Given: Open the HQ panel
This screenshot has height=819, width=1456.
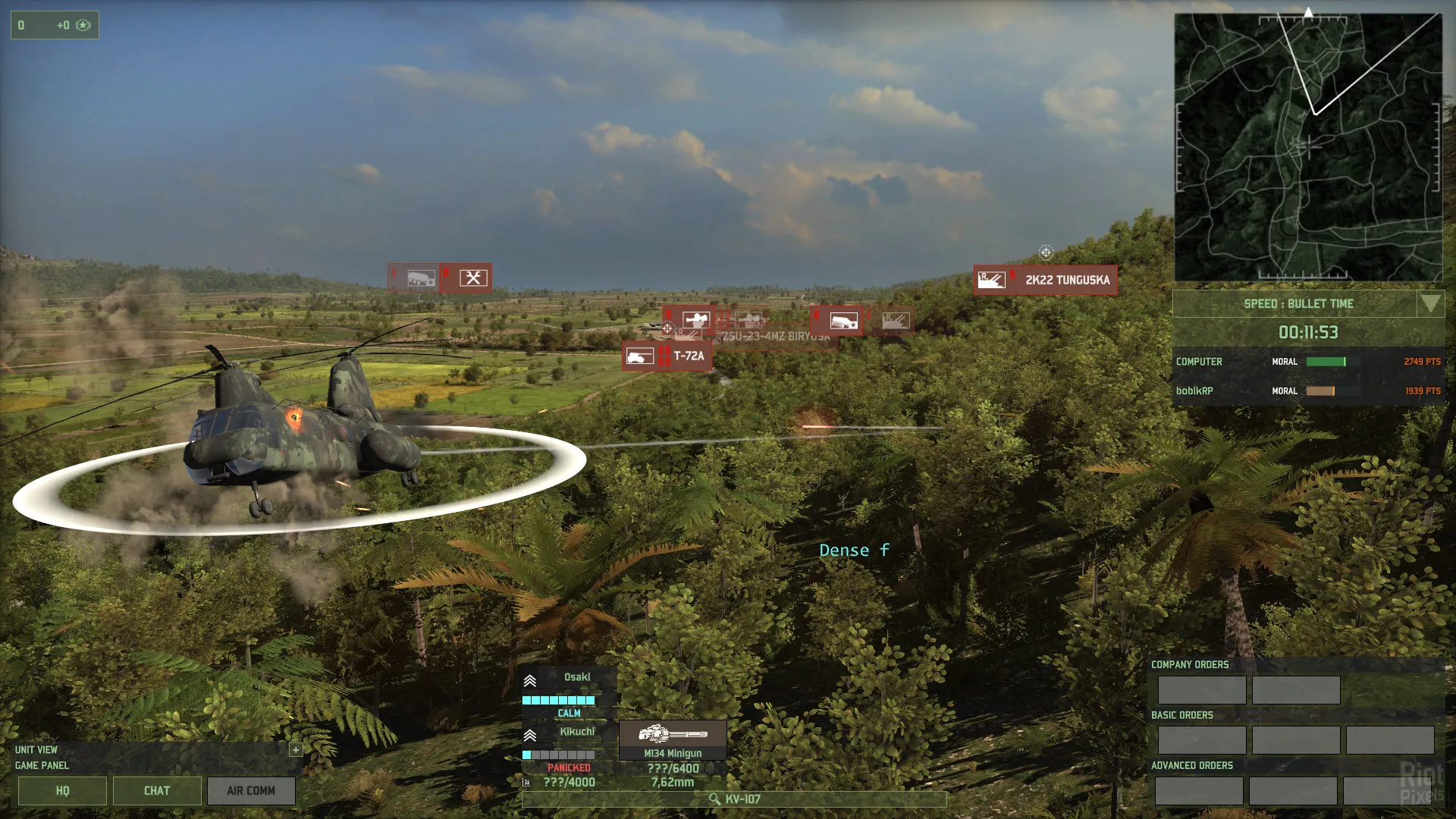Looking at the screenshot, I should click(x=62, y=791).
